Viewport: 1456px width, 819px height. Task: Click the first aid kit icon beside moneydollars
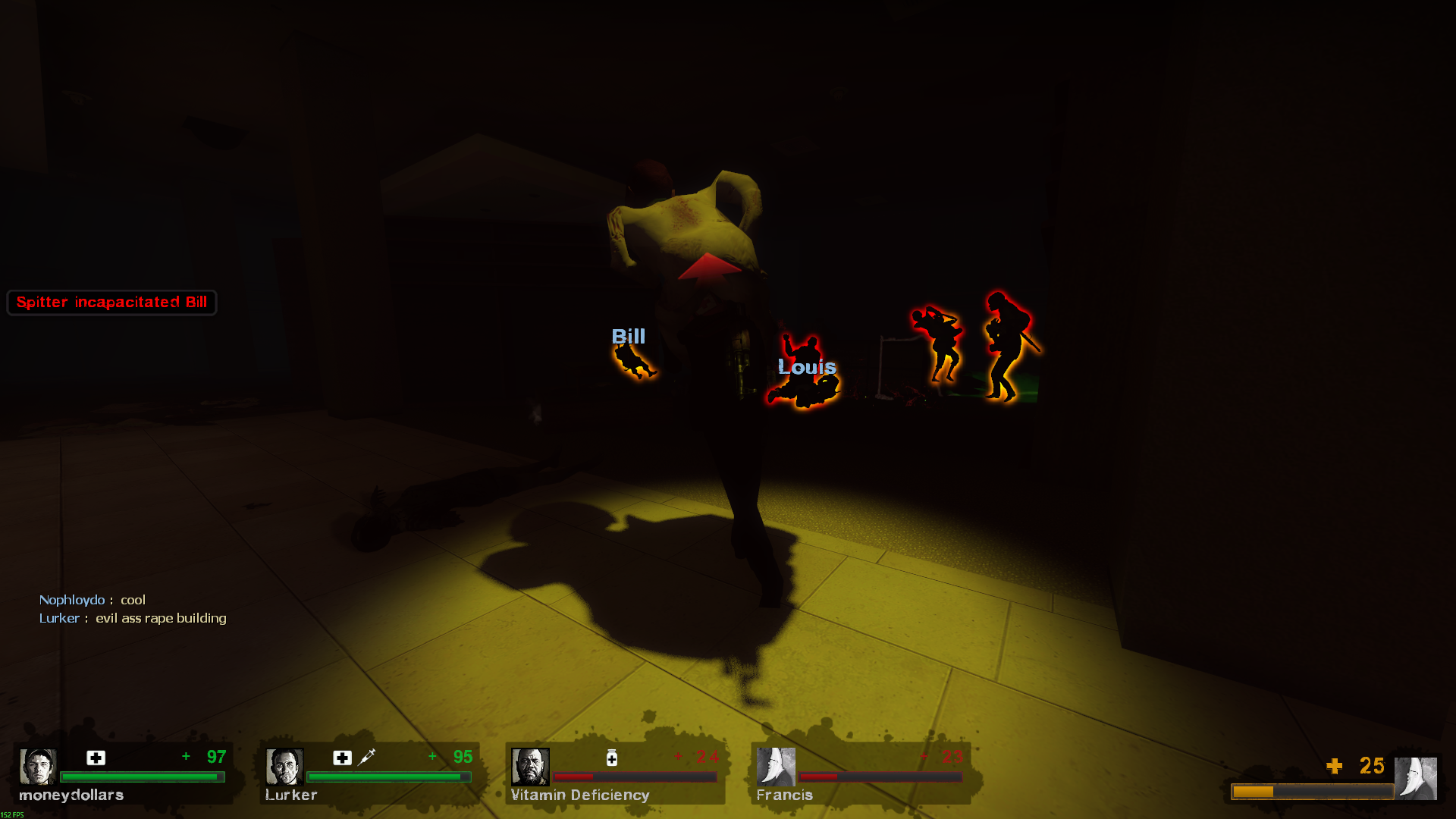pyautogui.click(x=96, y=758)
